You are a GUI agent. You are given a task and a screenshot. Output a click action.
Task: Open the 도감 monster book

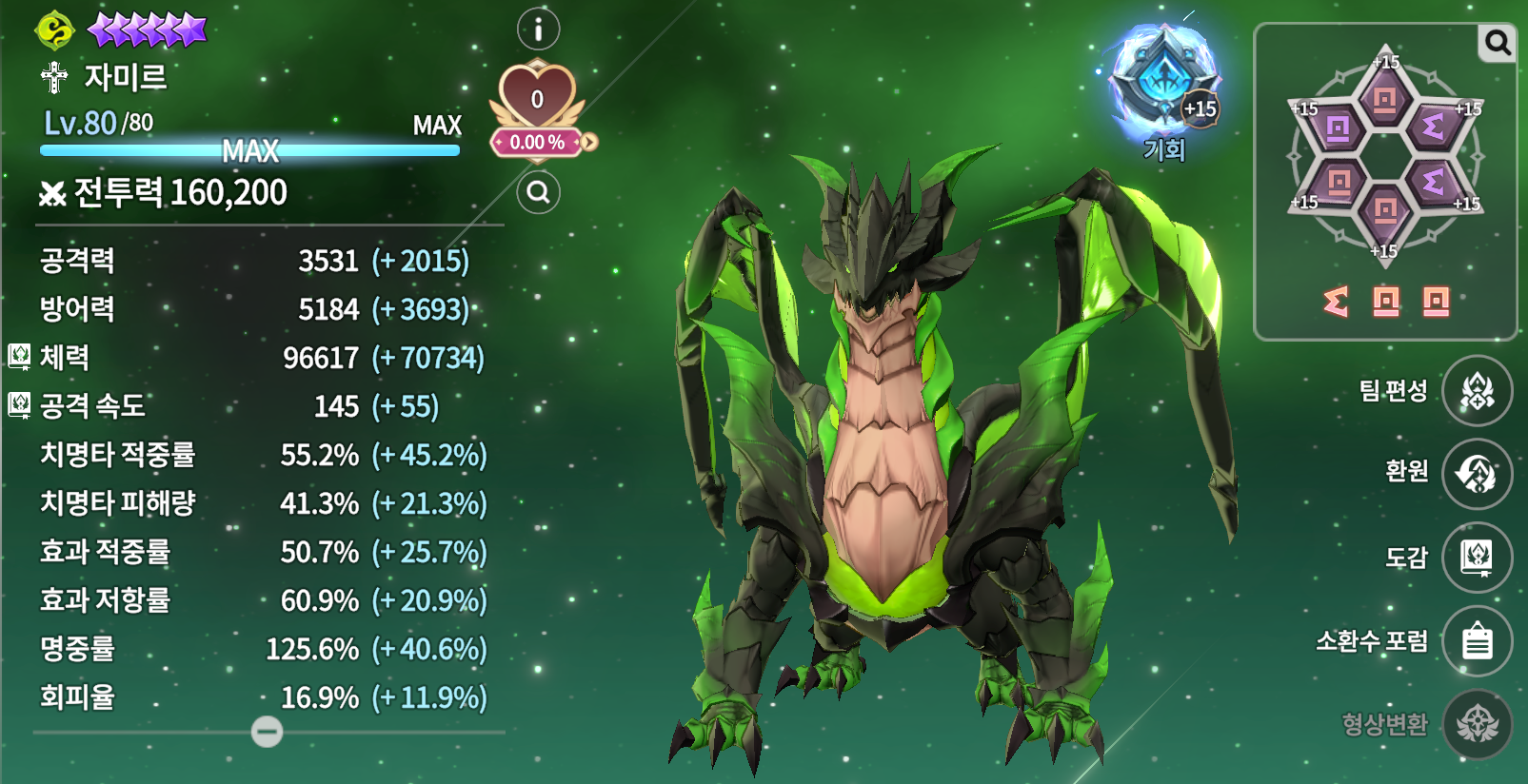pos(1477,557)
